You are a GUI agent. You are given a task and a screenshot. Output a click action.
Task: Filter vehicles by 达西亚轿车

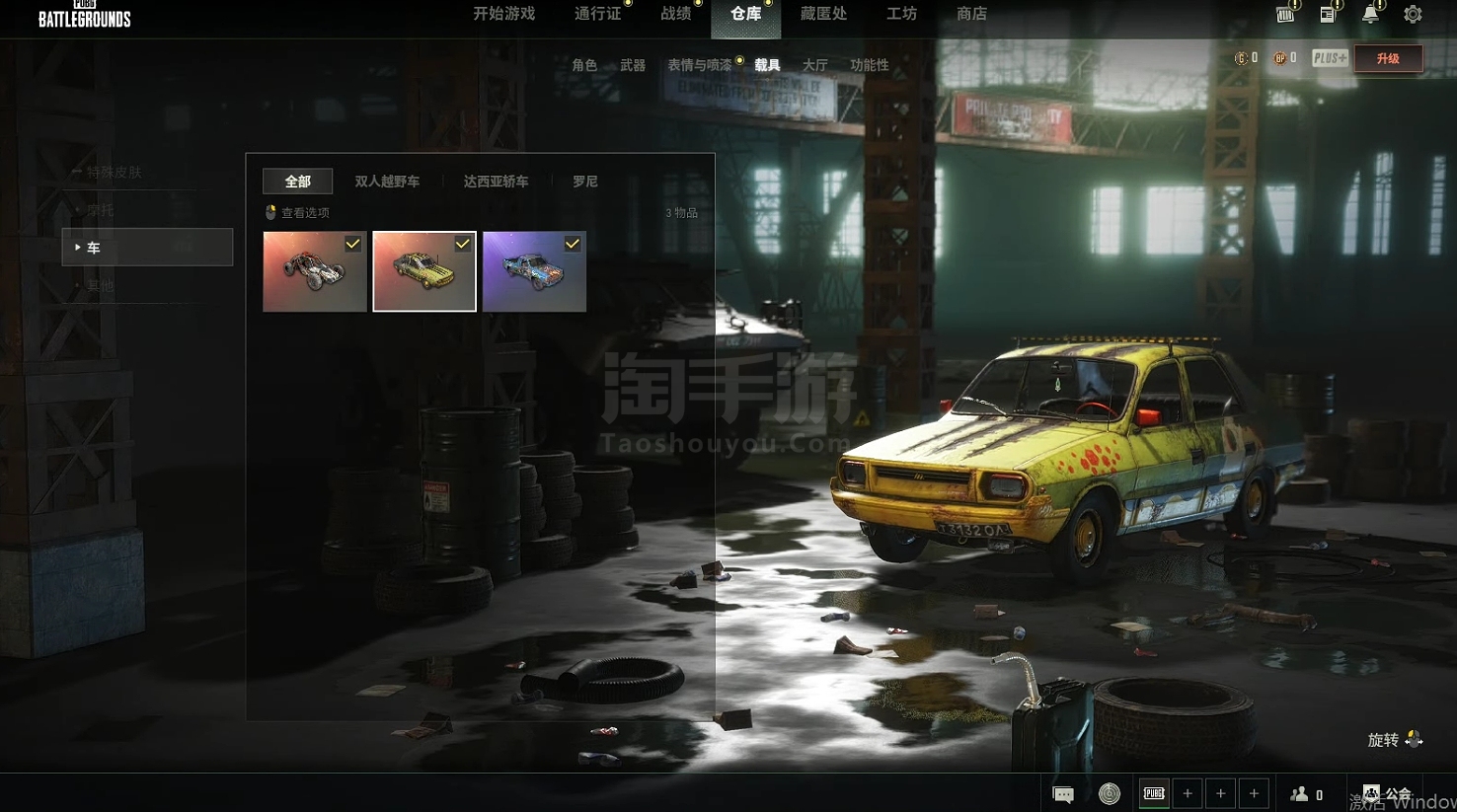496,182
